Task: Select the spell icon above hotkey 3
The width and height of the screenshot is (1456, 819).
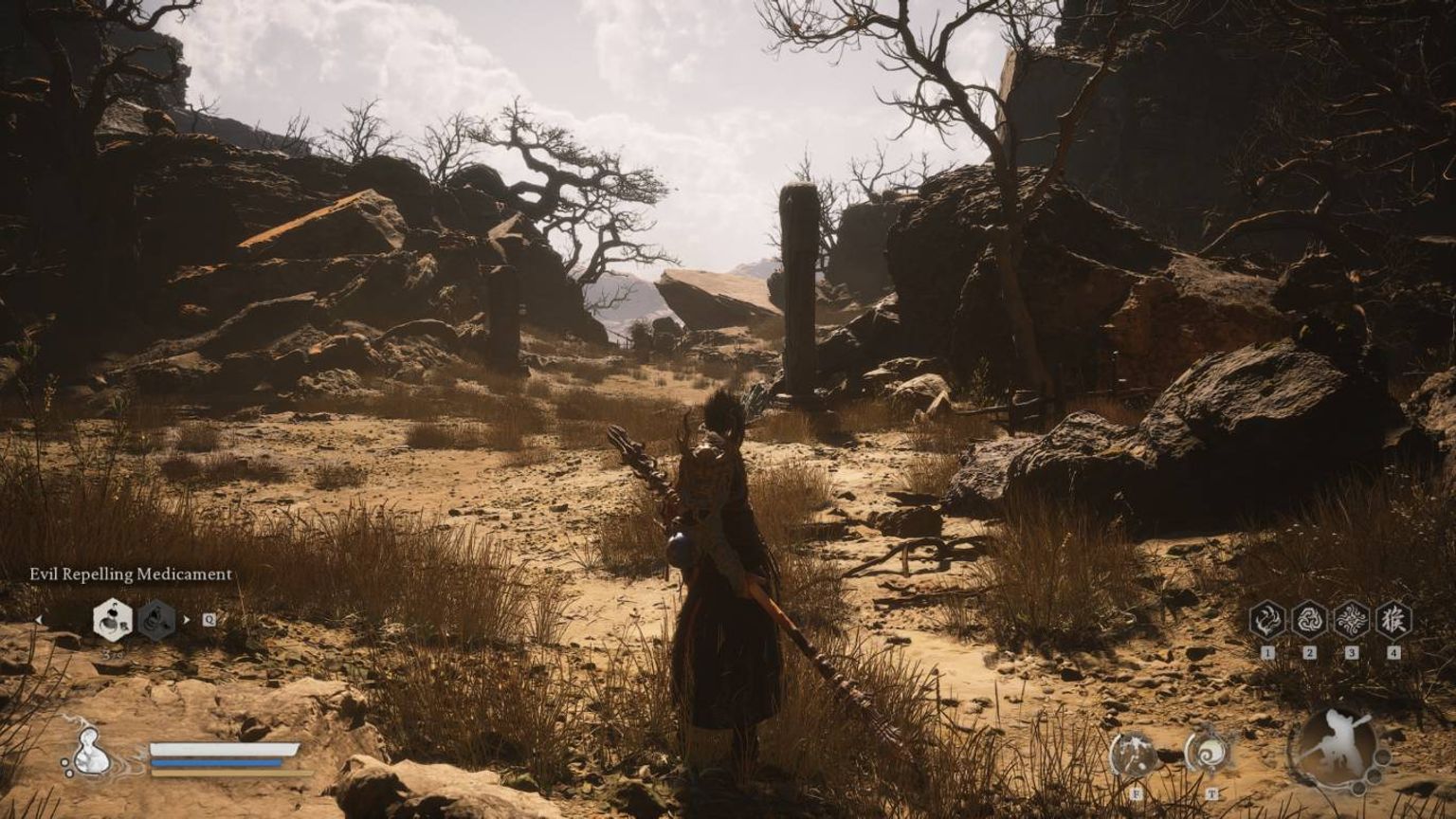Action: click(x=1353, y=621)
